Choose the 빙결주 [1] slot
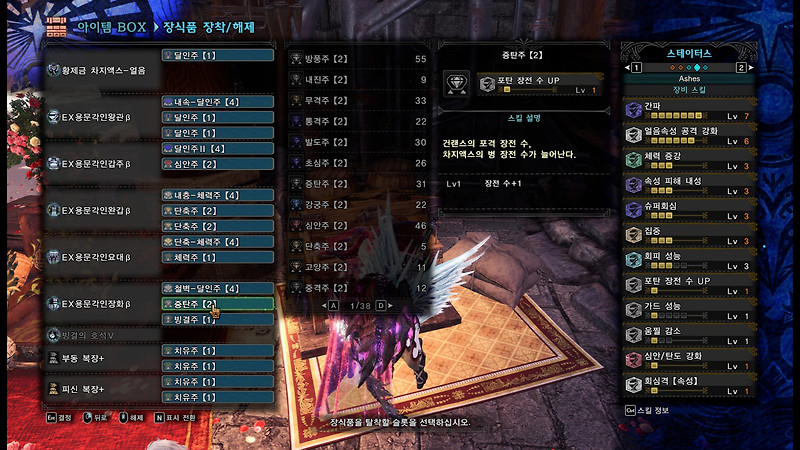The height and width of the screenshot is (450, 800). 216,319
